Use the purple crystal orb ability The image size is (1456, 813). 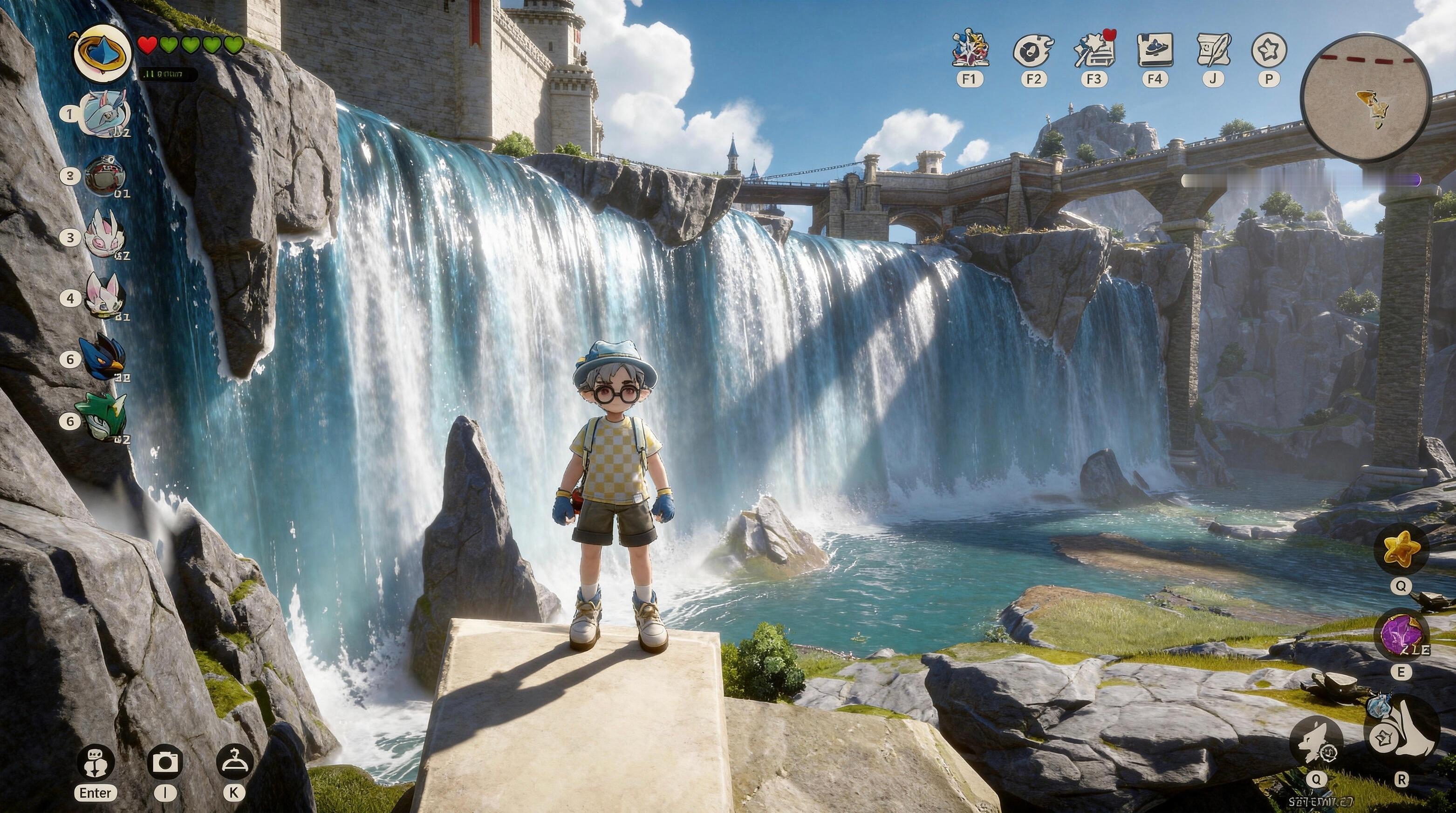pos(1401,635)
